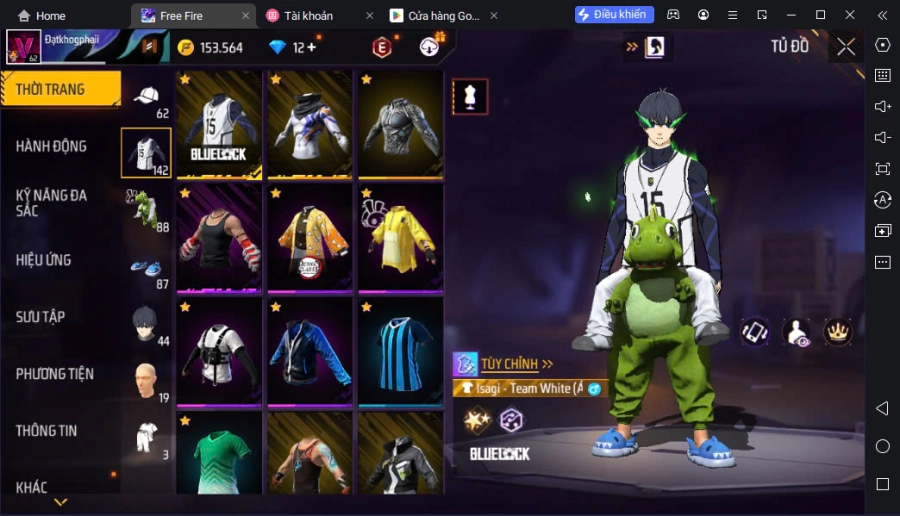Viewport: 900px width, 516px height.
Task: Switch to the Sưu Tập category
Action: pos(41,317)
